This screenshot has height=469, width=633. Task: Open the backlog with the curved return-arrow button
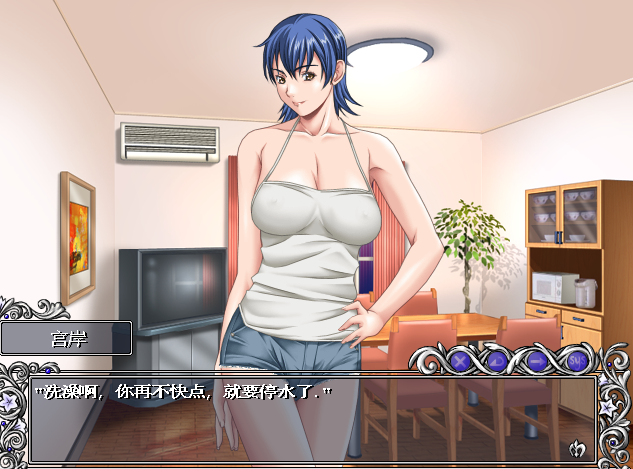click(x=498, y=360)
